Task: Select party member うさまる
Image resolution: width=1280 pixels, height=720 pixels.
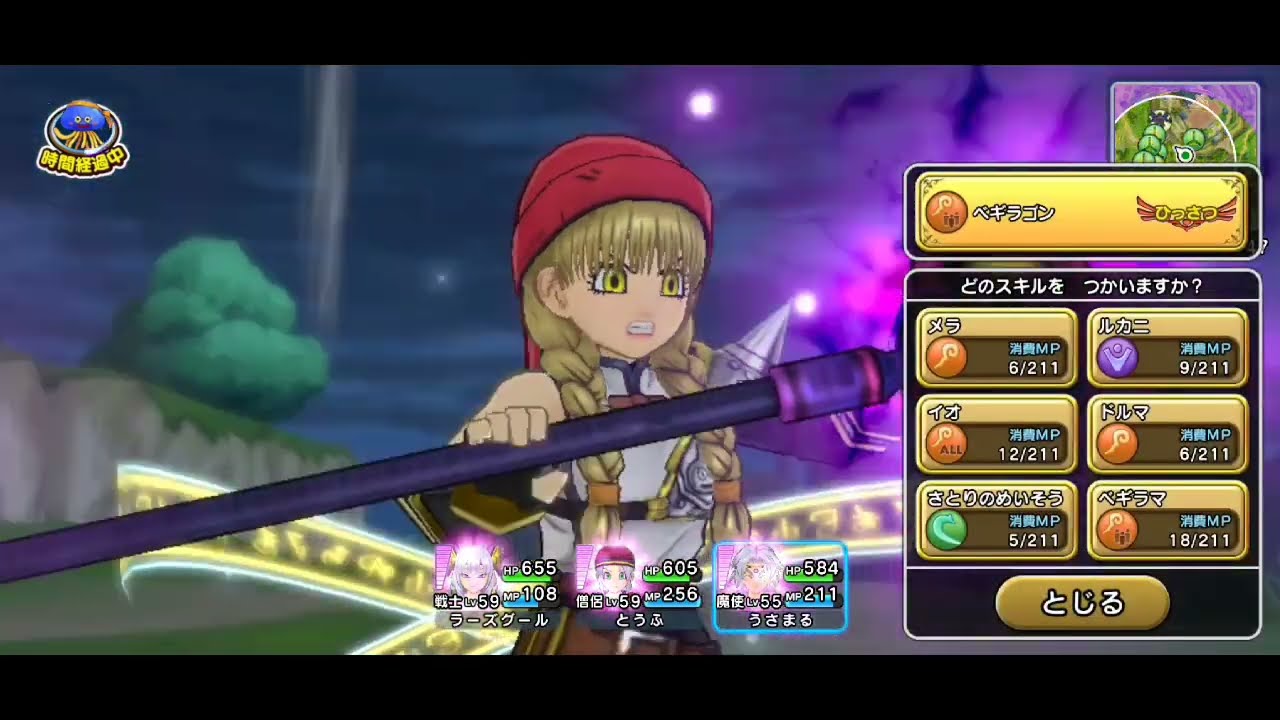Action: point(781,588)
